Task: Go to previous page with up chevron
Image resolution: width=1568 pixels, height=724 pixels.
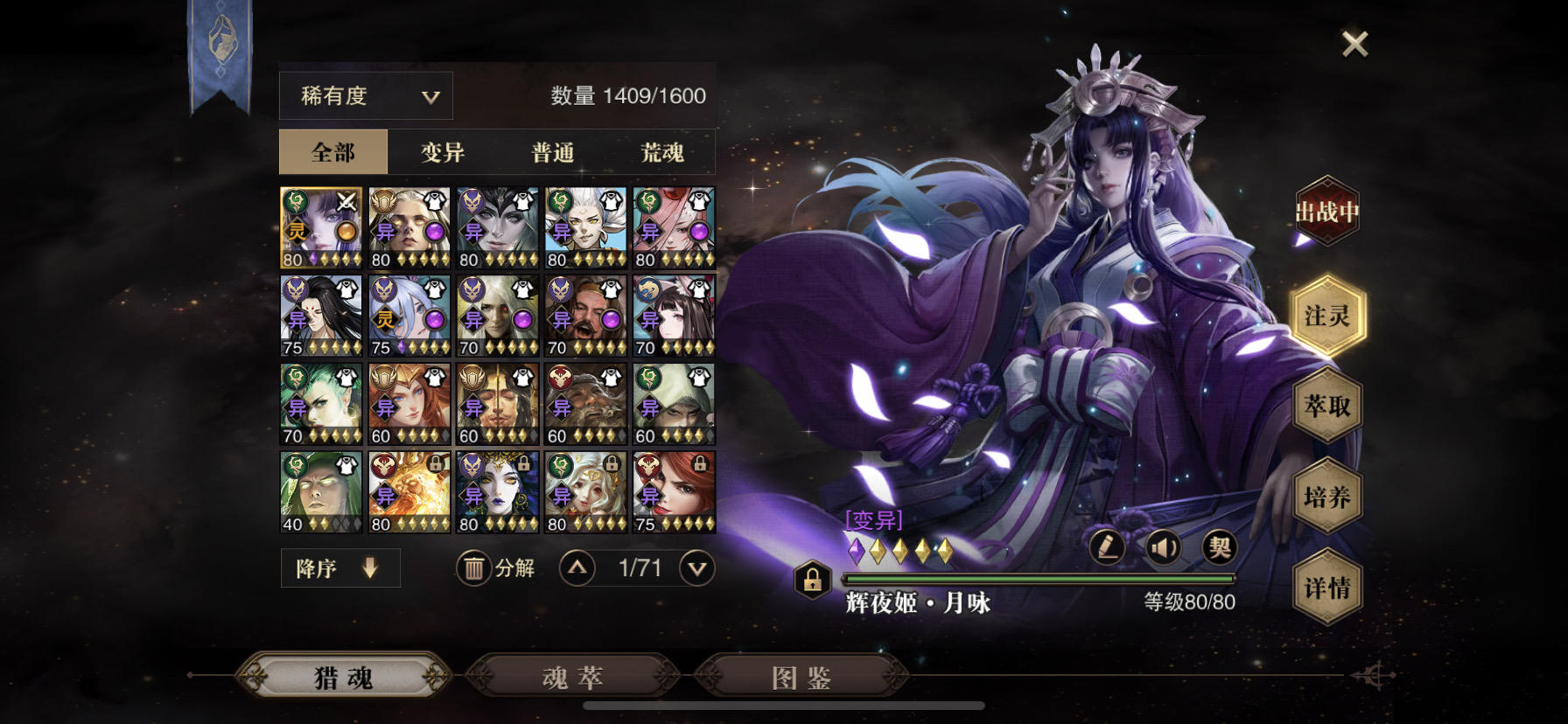Action: 577,567
